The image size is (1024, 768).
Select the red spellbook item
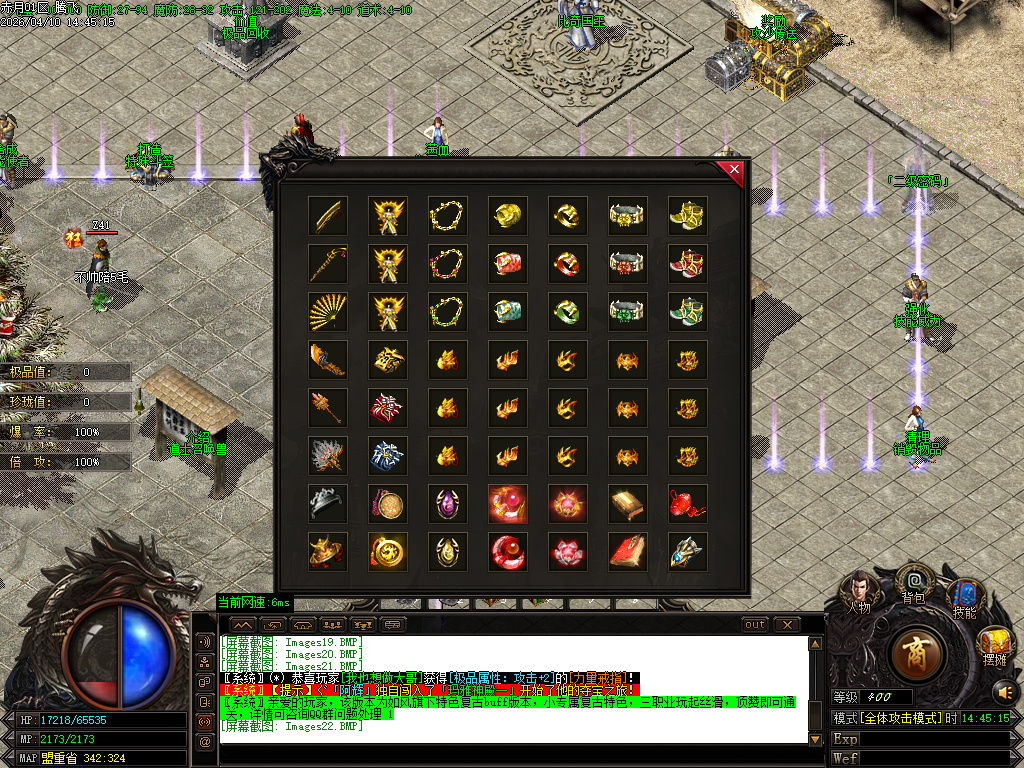(x=627, y=551)
